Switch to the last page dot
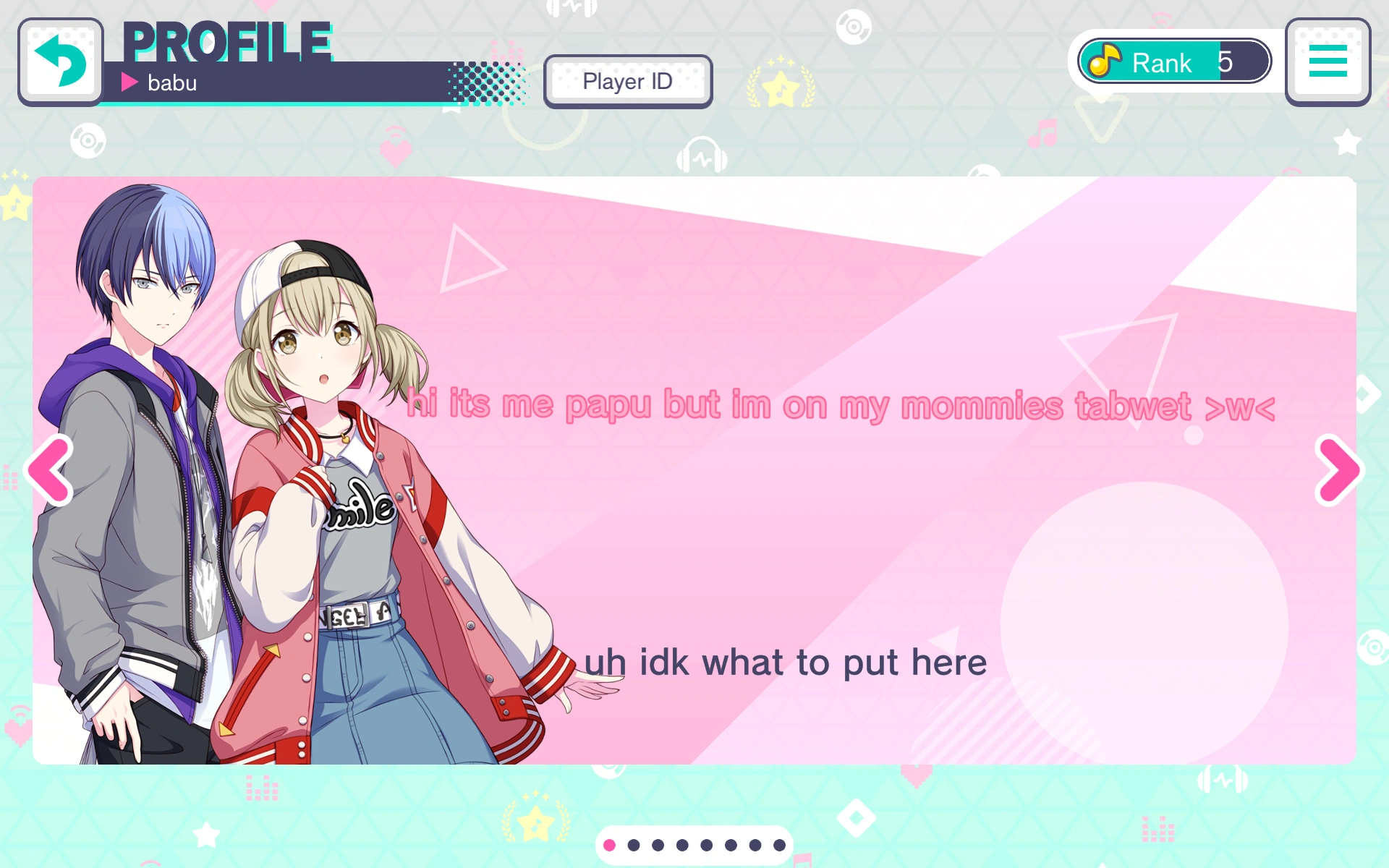The width and height of the screenshot is (1389, 868). [778, 844]
